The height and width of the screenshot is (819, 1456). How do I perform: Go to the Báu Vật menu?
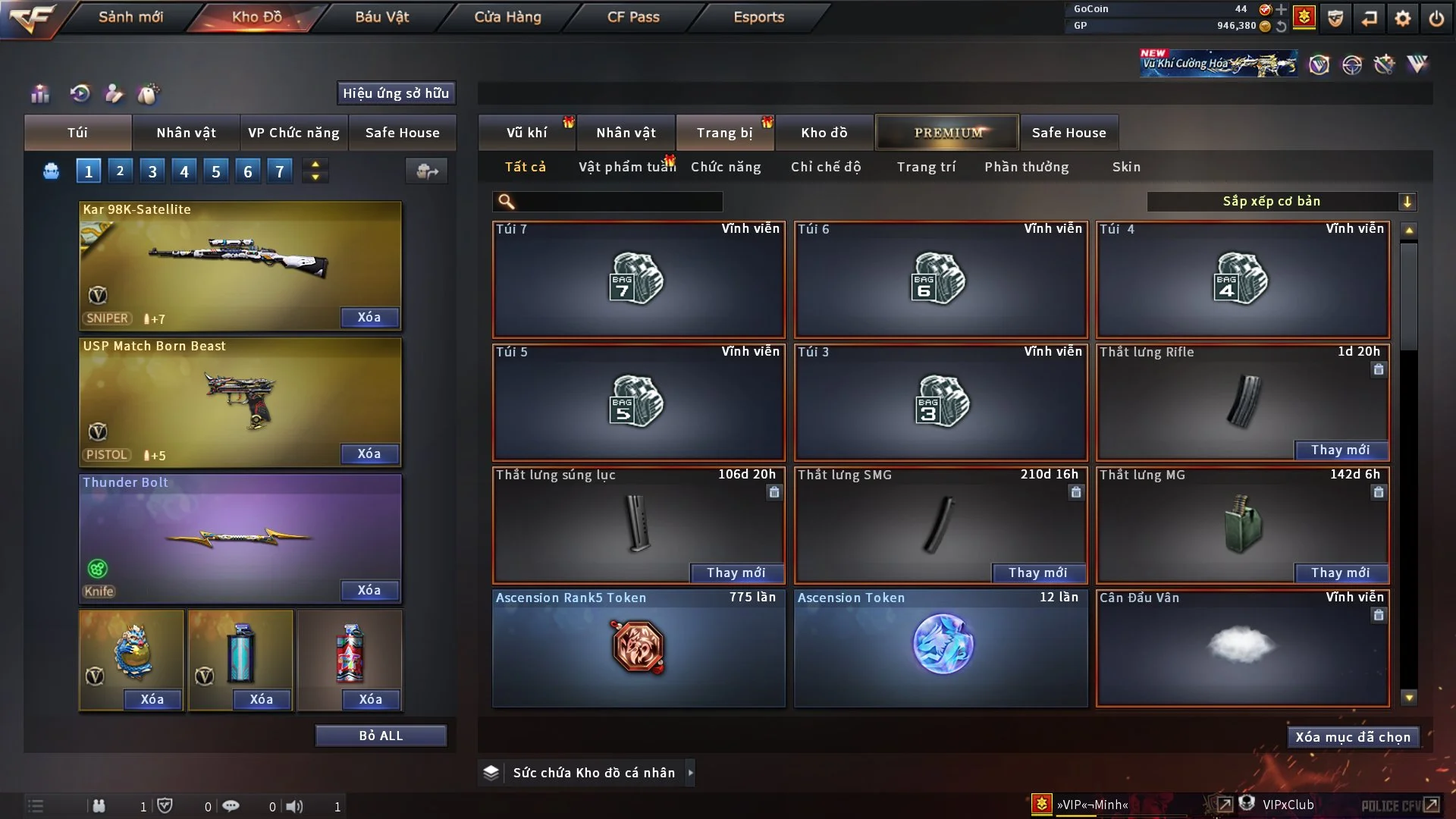point(381,17)
